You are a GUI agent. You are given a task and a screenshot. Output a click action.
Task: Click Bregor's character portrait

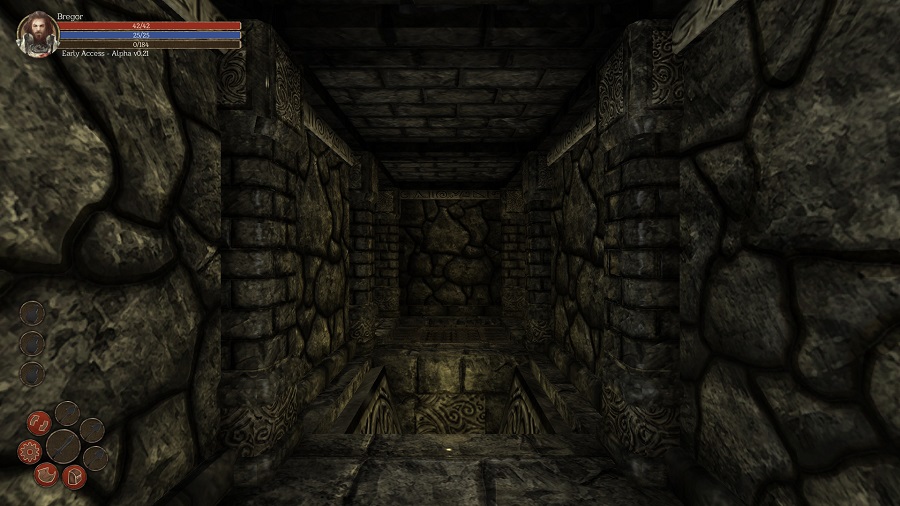[x=36, y=33]
